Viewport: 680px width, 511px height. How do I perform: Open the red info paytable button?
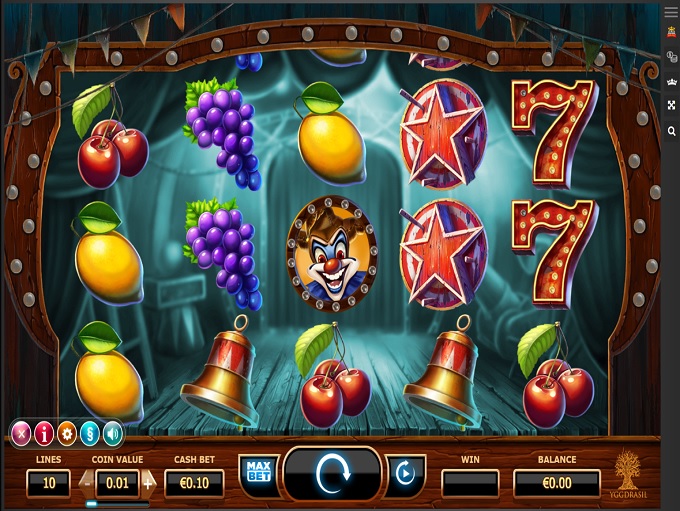click(44, 434)
